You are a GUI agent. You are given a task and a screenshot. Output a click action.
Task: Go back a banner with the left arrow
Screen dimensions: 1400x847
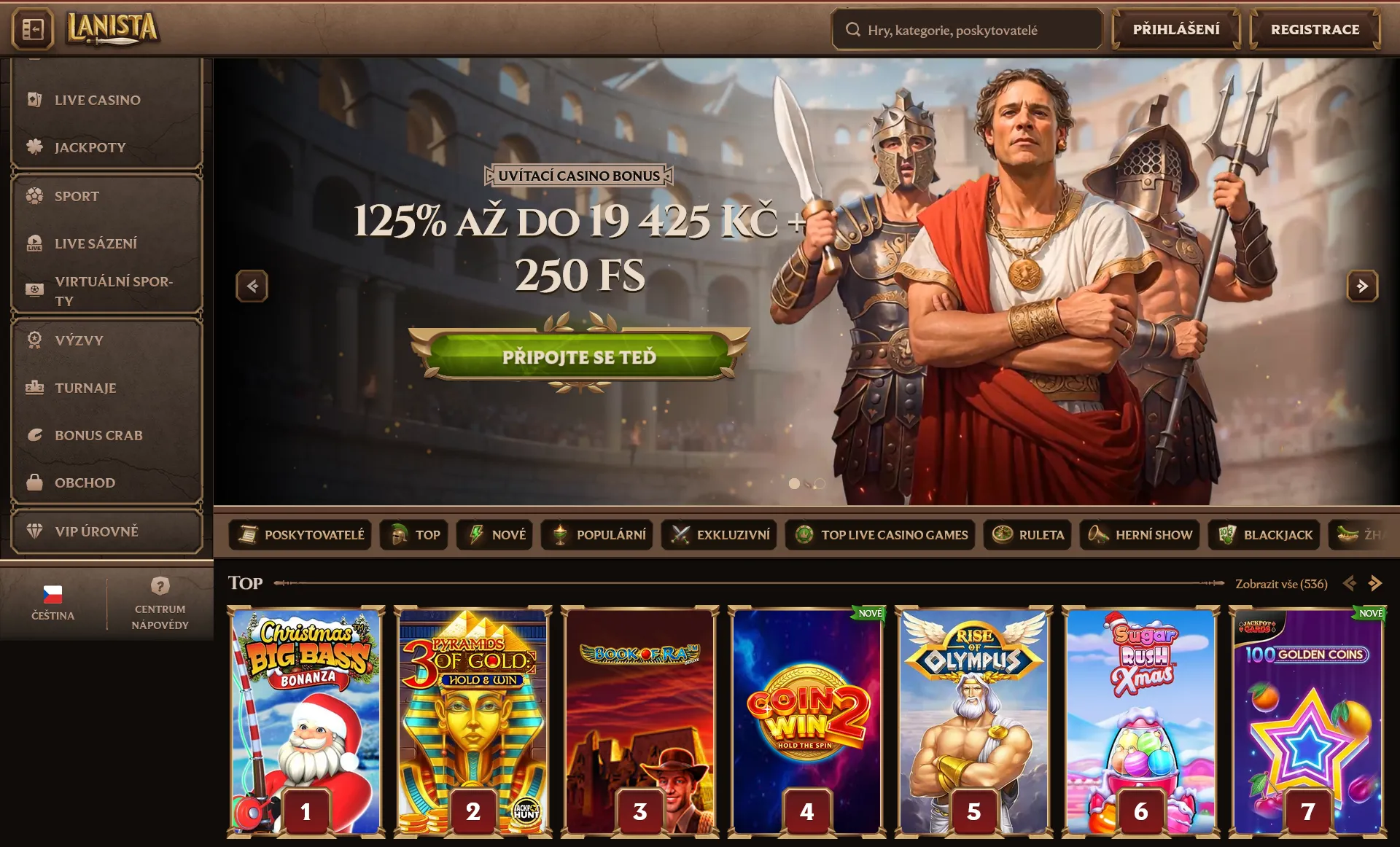252,286
